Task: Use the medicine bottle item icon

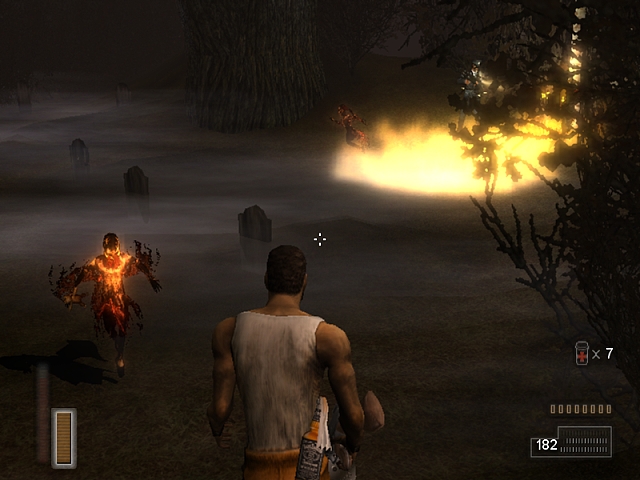Action: [x=582, y=353]
